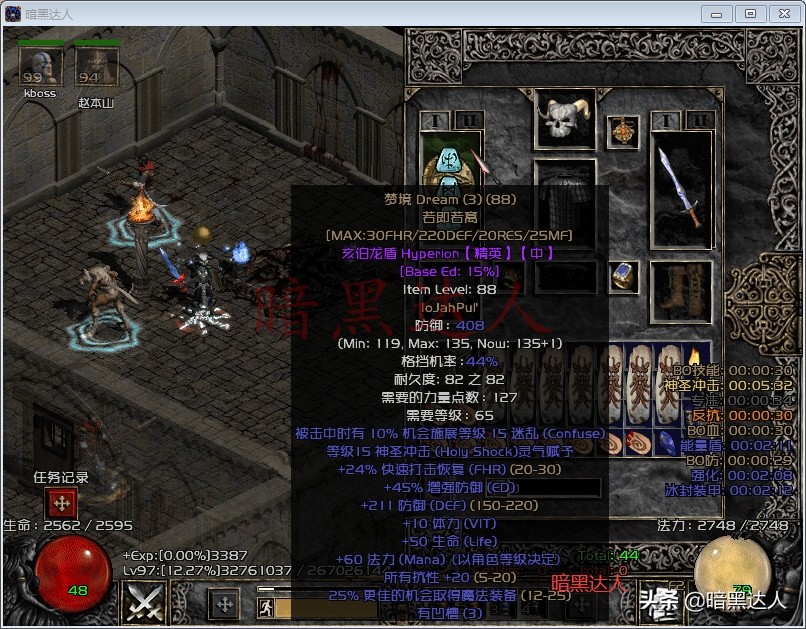Open the mini panel button on belt bar

click(224, 604)
